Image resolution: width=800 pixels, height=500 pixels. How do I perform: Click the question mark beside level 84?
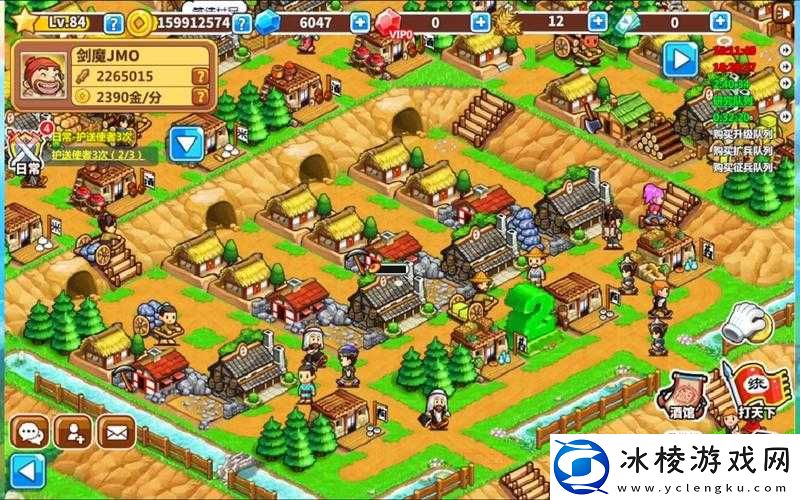point(114,23)
